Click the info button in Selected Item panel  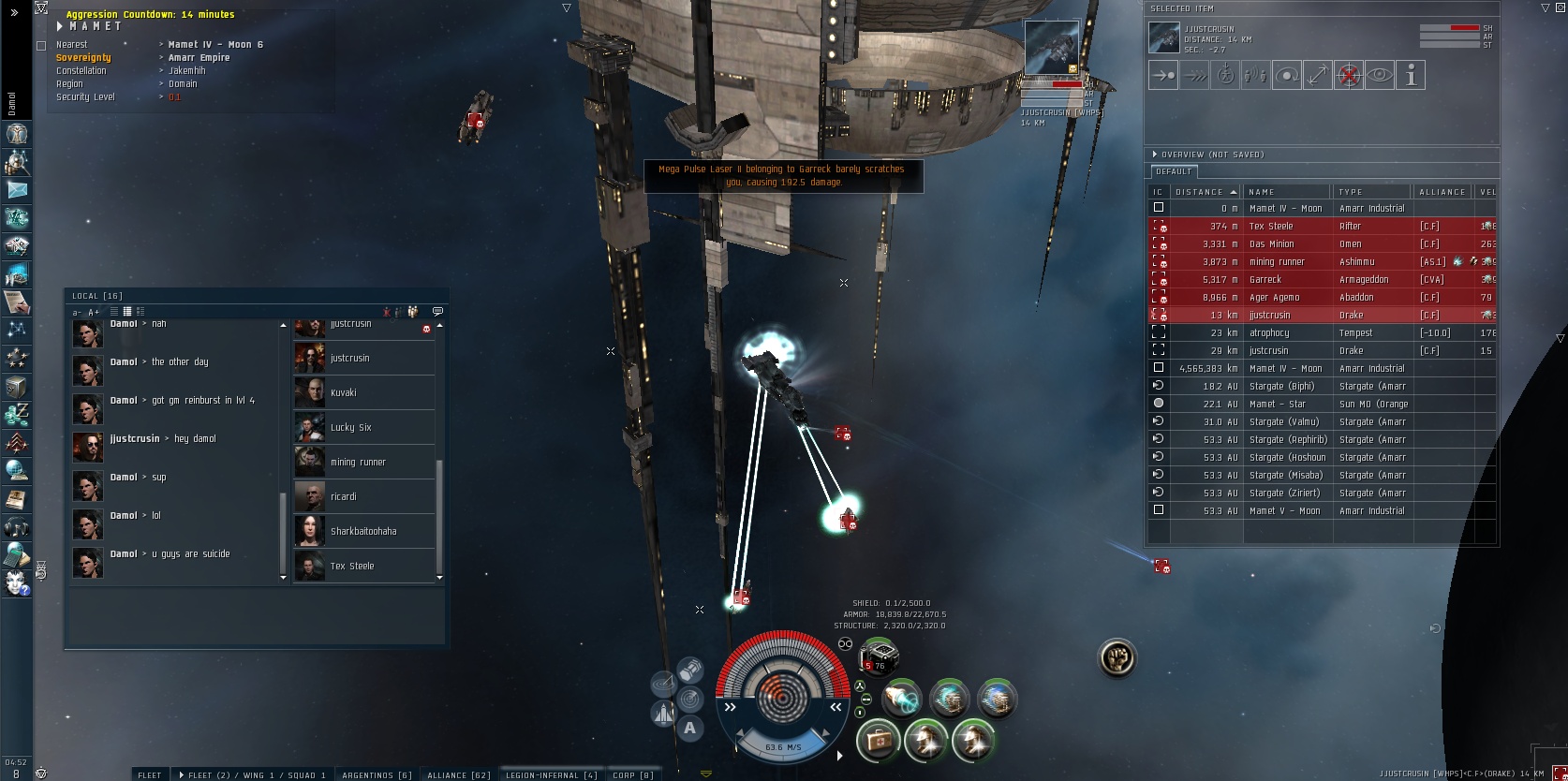[1410, 76]
